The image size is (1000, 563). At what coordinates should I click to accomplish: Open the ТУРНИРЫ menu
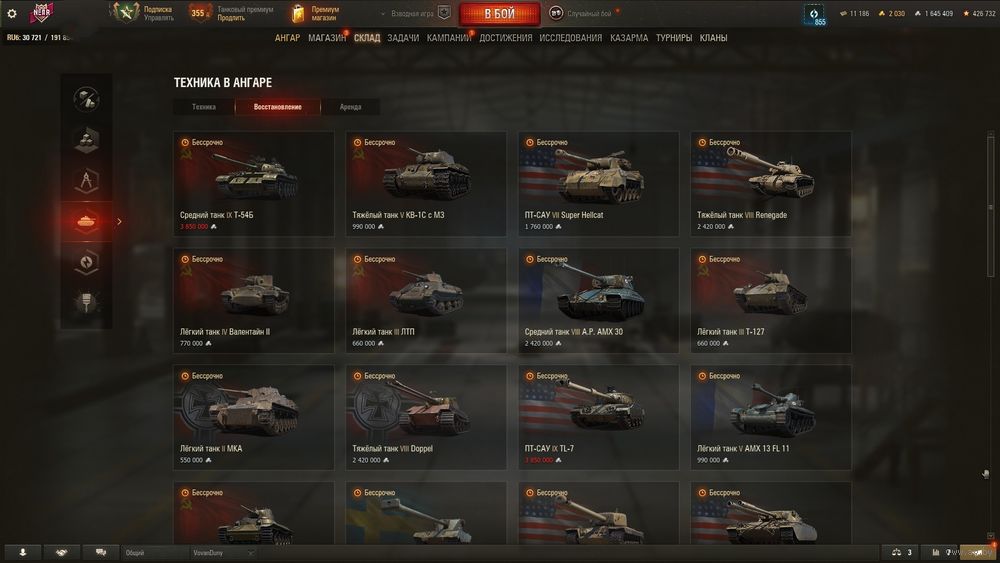coord(673,38)
